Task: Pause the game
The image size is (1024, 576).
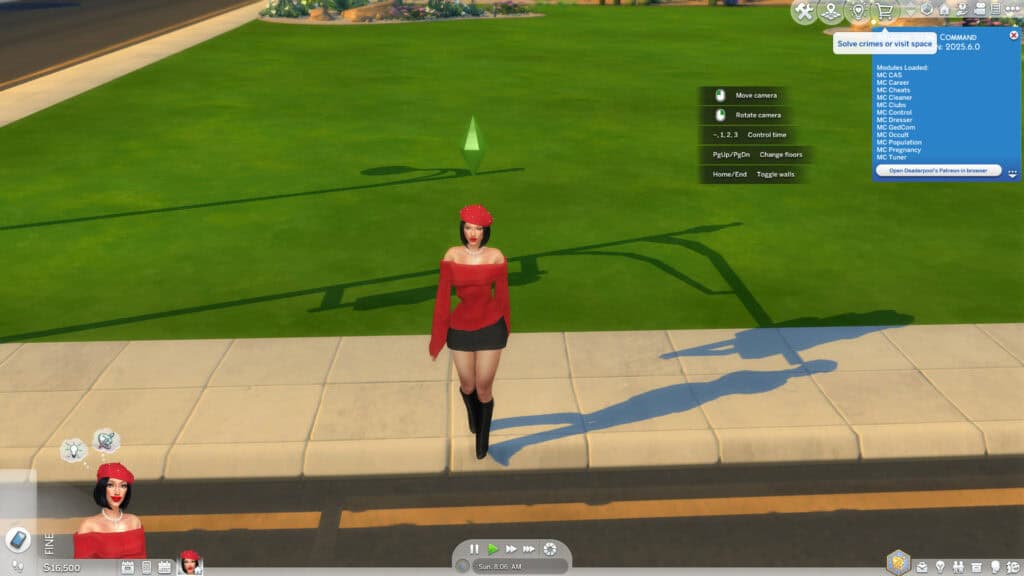Action: click(475, 549)
